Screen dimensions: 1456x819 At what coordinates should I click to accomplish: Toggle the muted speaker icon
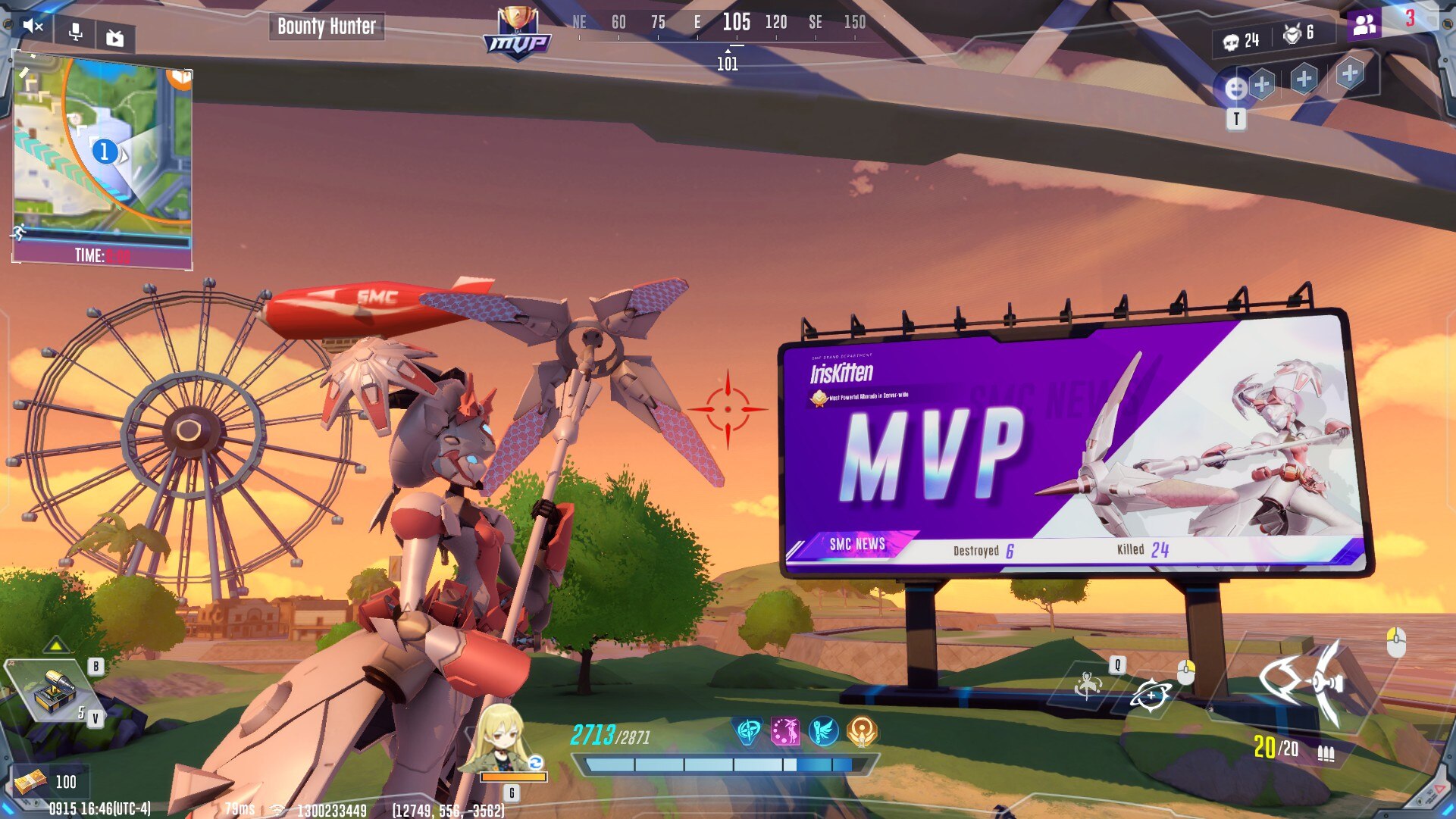click(33, 27)
